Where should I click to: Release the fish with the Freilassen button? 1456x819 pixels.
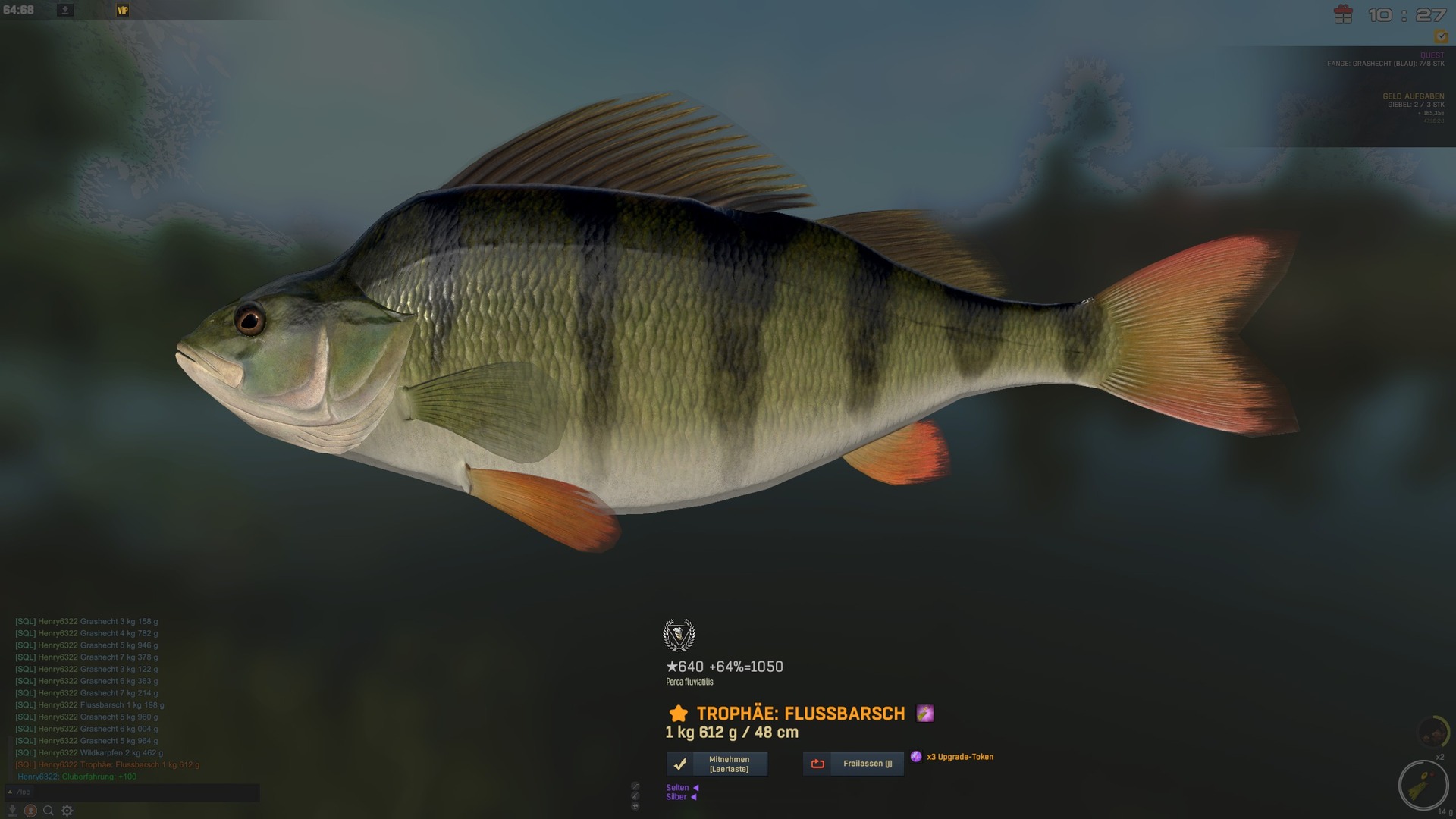[x=853, y=764]
